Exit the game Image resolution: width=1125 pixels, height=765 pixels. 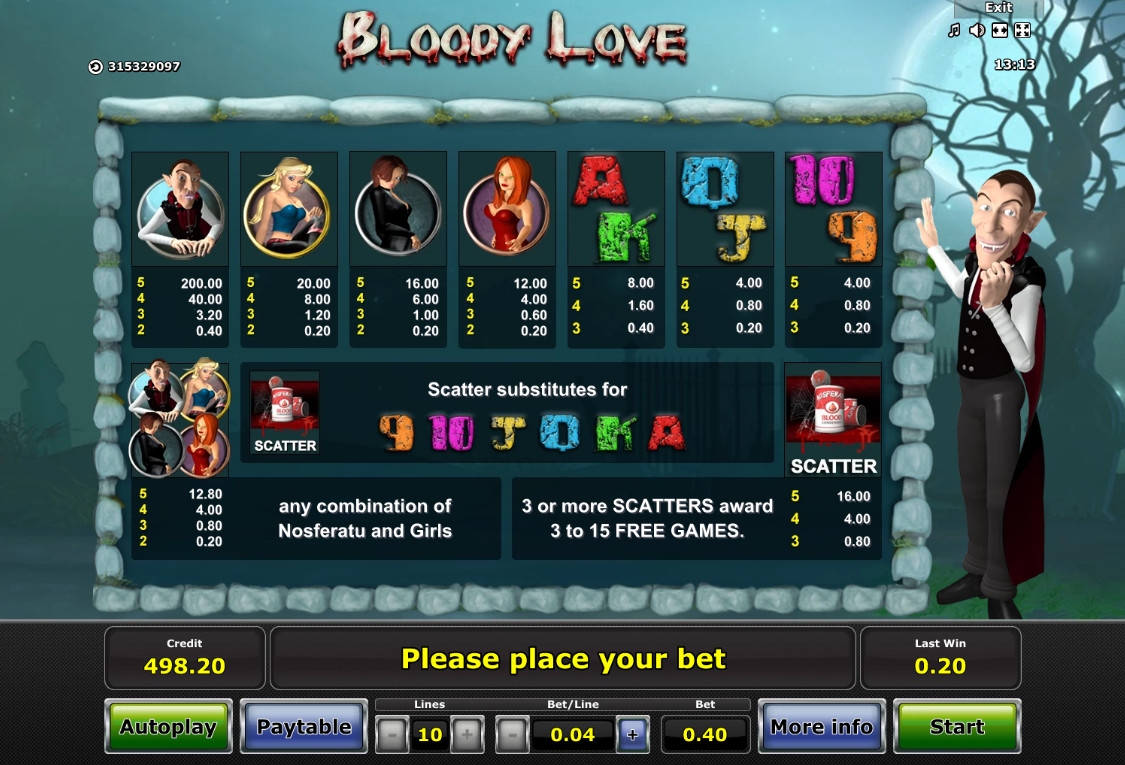(x=998, y=8)
